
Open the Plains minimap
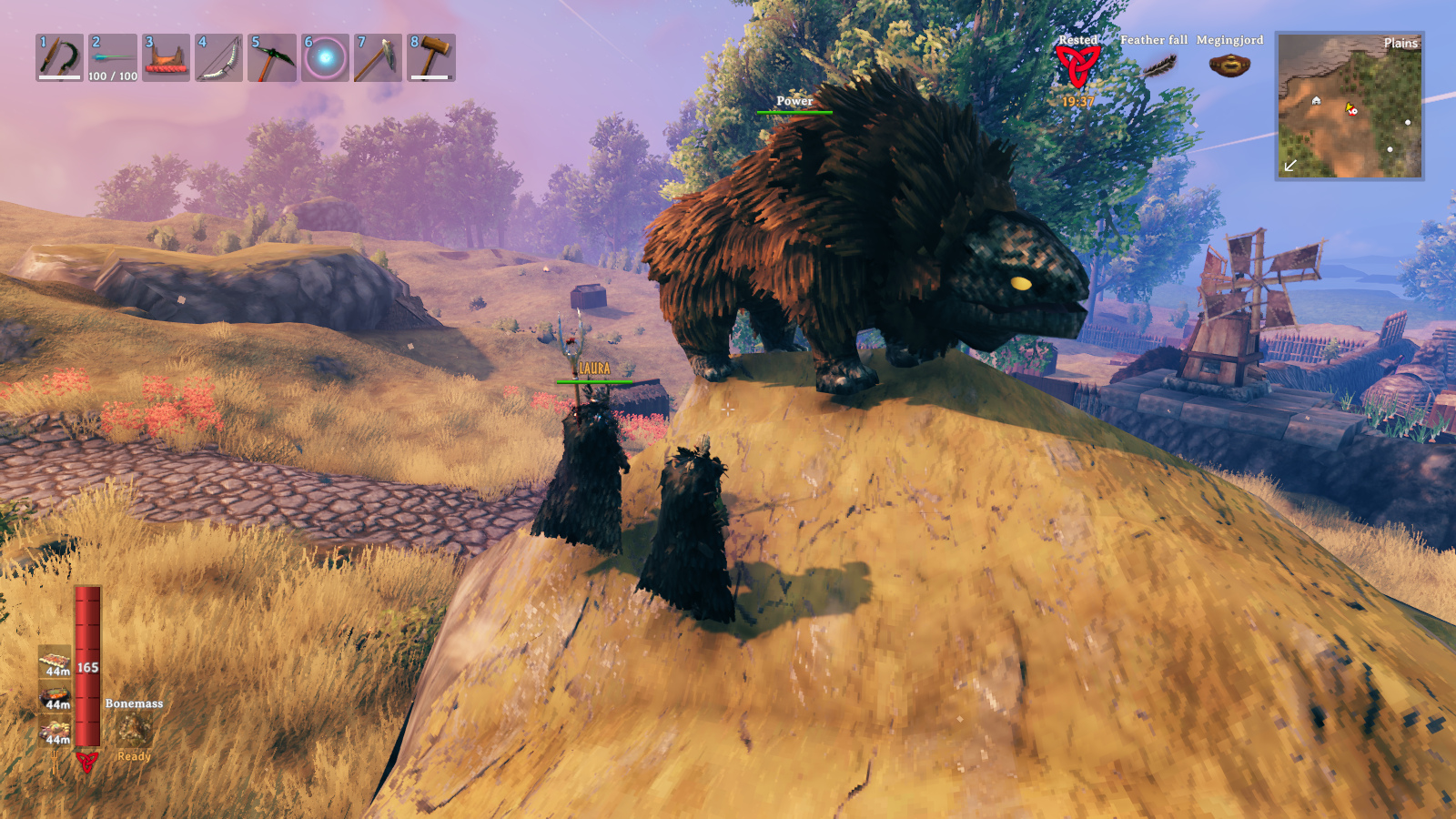[1350, 106]
